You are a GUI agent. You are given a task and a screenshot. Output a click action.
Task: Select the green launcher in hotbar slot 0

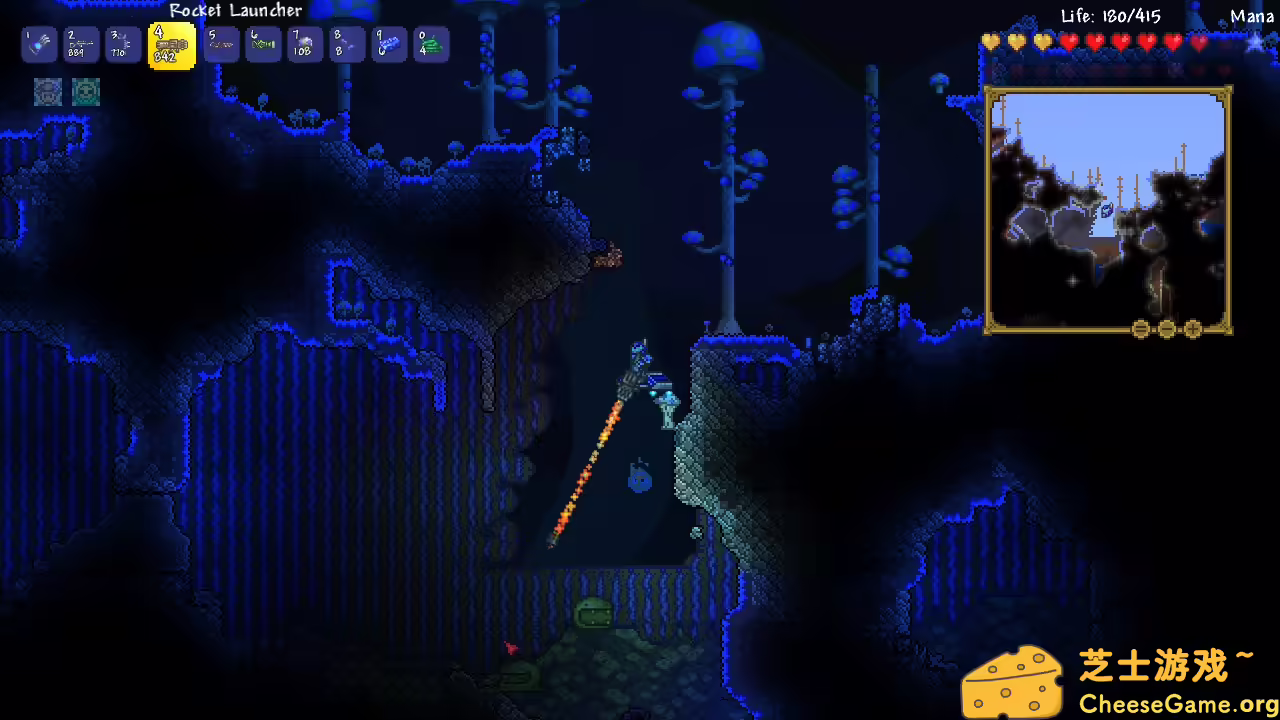431,44
